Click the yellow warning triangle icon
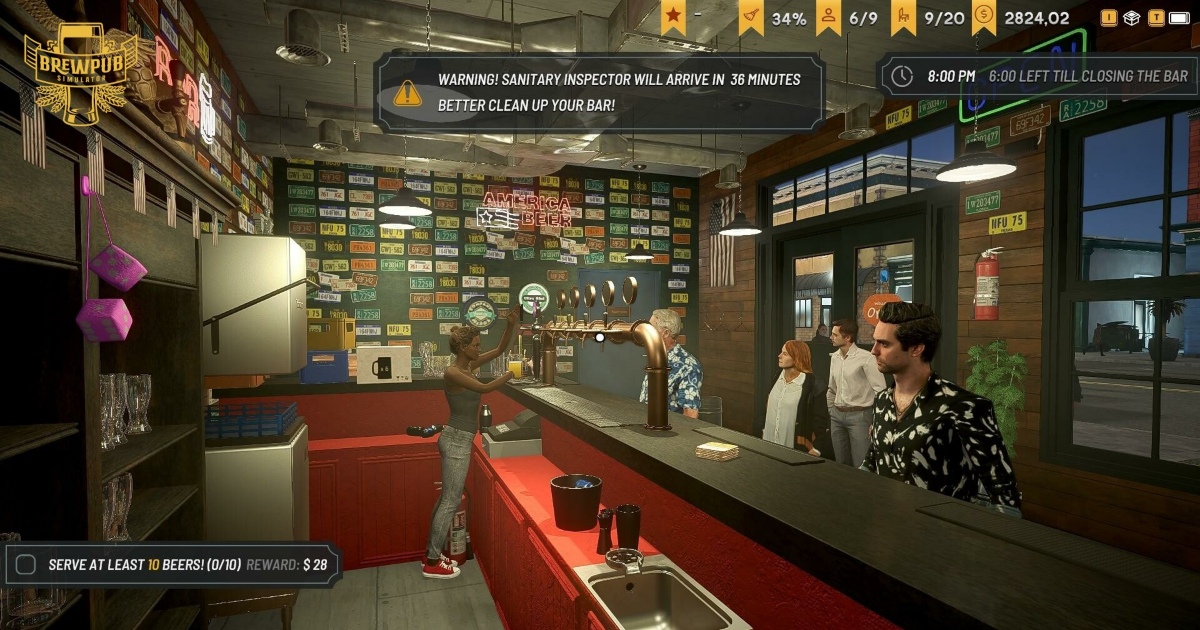 tap(407, 93)
